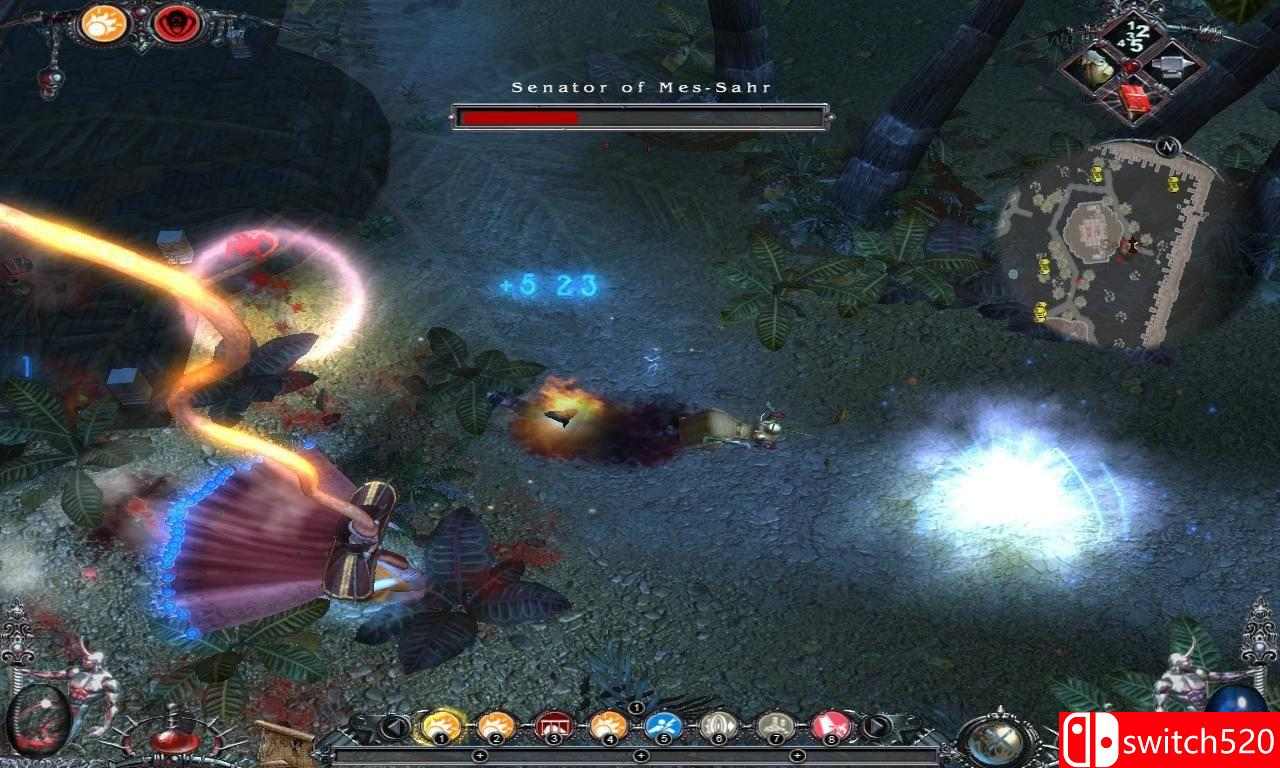This screenshot has width=1280, height=768.
Task: Toggle the spell in hotbar slot 6
Action: [716, 726]
